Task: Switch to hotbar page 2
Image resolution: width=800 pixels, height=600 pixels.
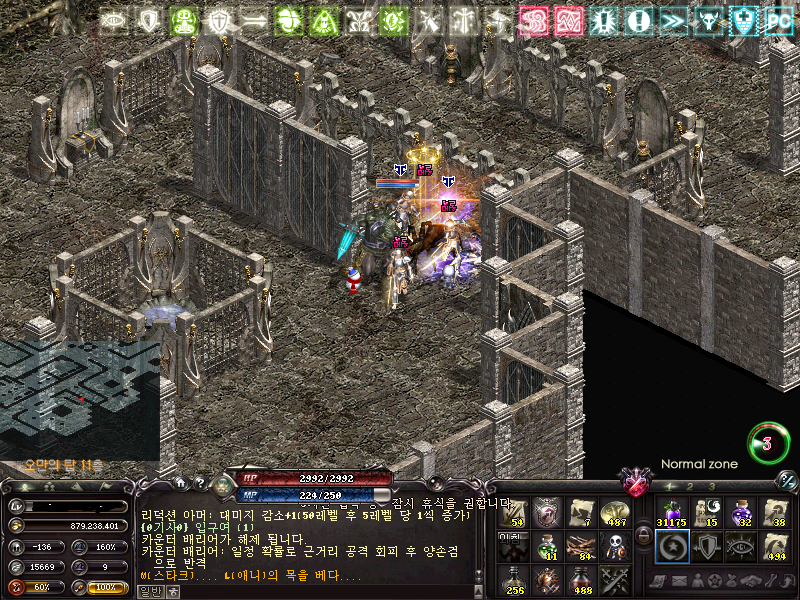Action: click(x=689, y=486)
